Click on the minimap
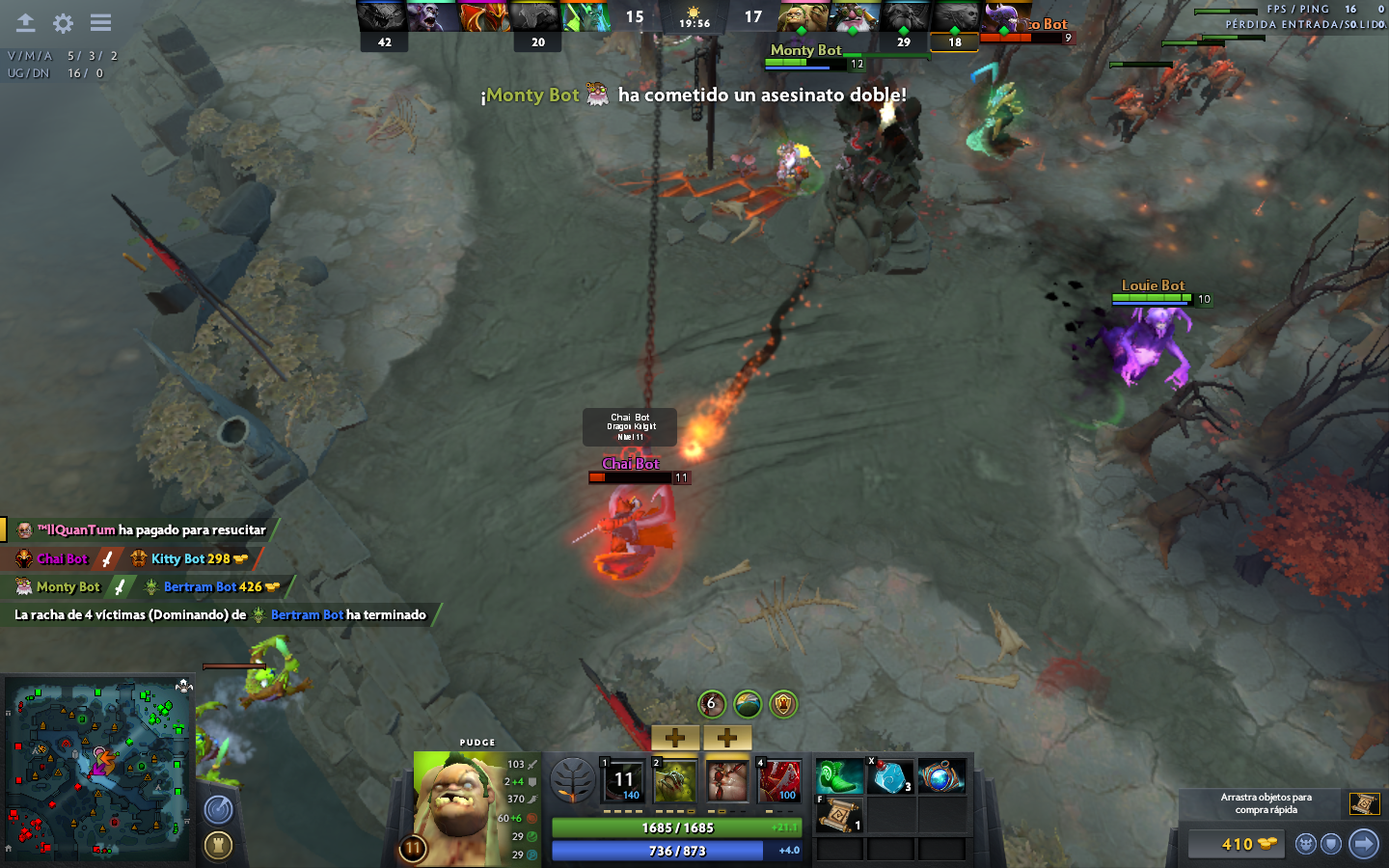 pos(97,769)
